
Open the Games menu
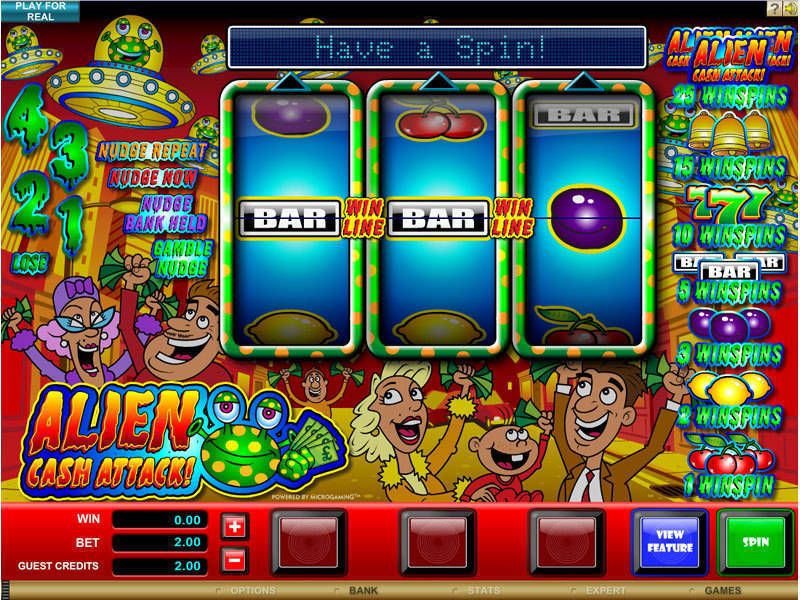point(721,591)
